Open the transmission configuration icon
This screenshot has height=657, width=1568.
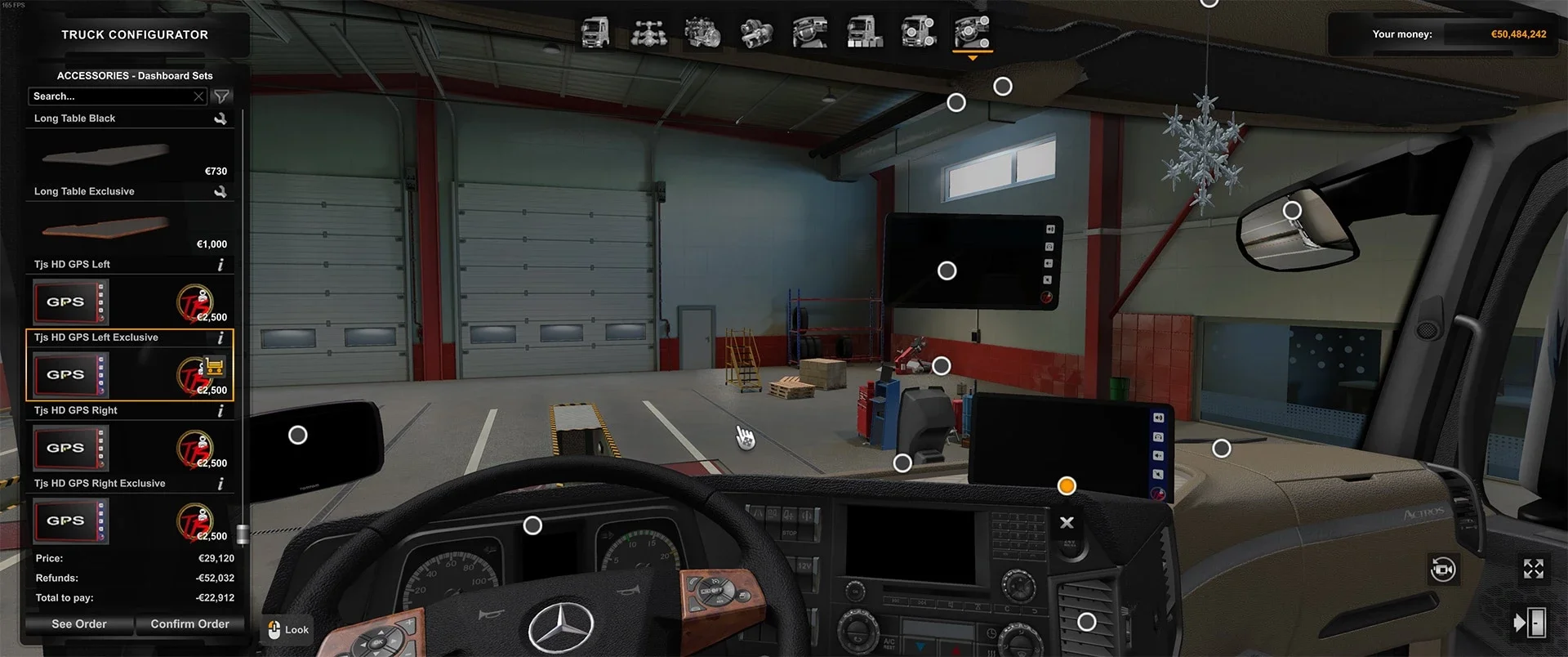pos(758,33)
